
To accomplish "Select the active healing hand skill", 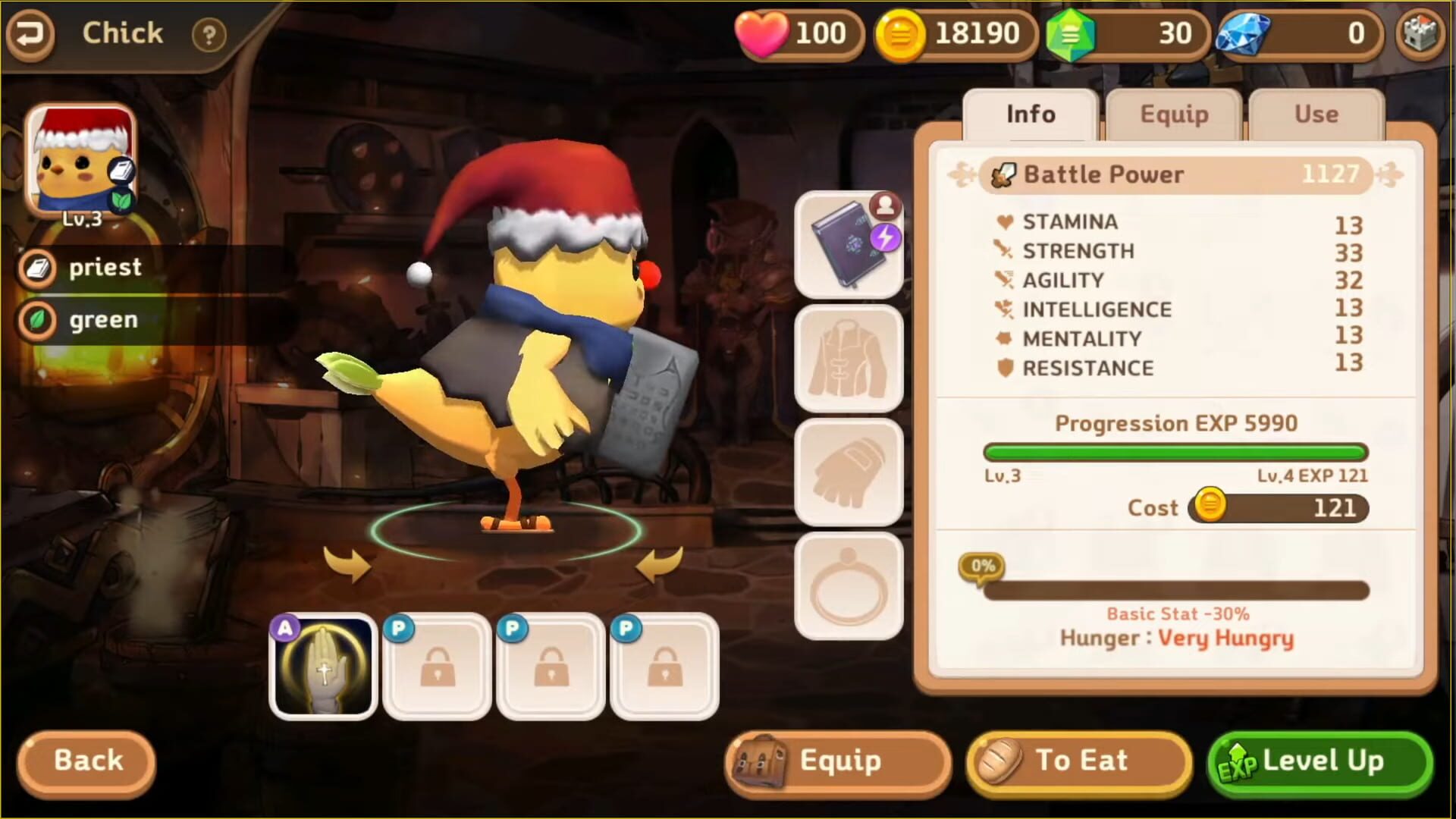I will [323, 665].
